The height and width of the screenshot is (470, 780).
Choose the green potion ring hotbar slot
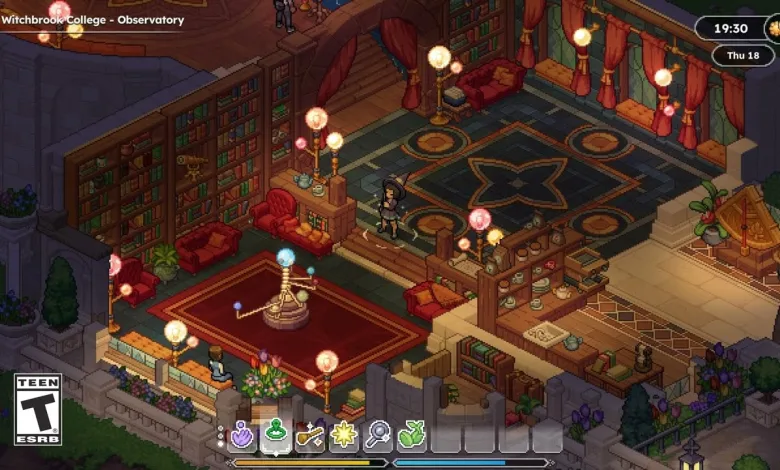(x=277, y=436)
